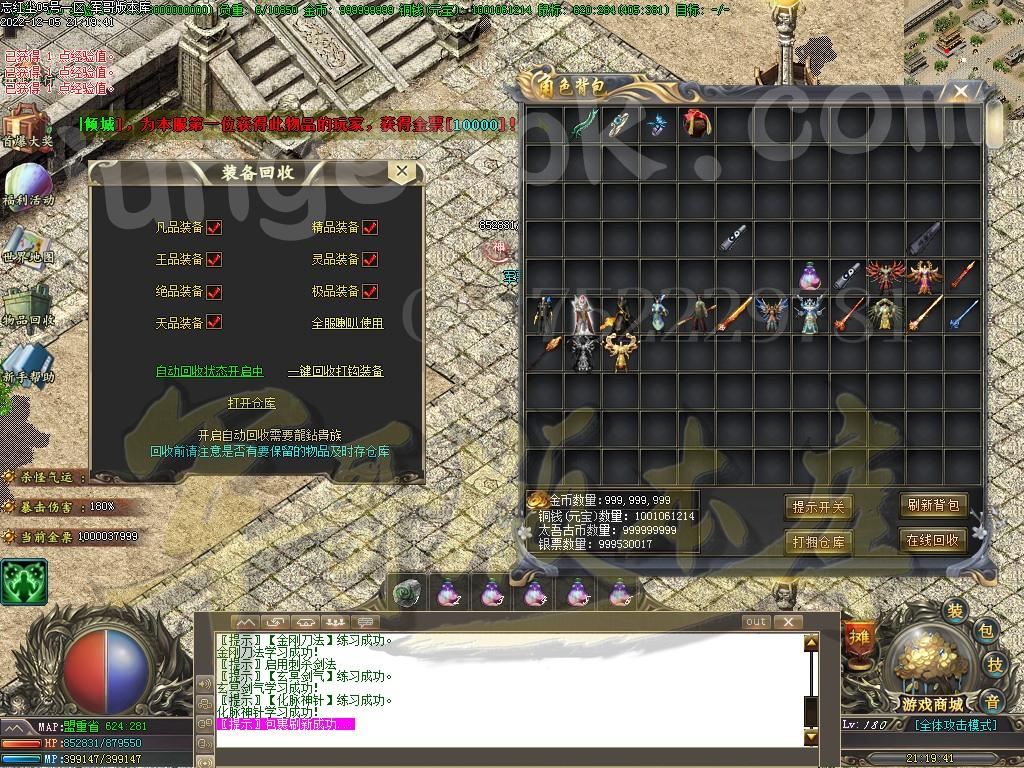Open the 福利活动 welfare events icon
Image resolution: width=1024 pixels, height=768 pixels.
pos(27,184)
